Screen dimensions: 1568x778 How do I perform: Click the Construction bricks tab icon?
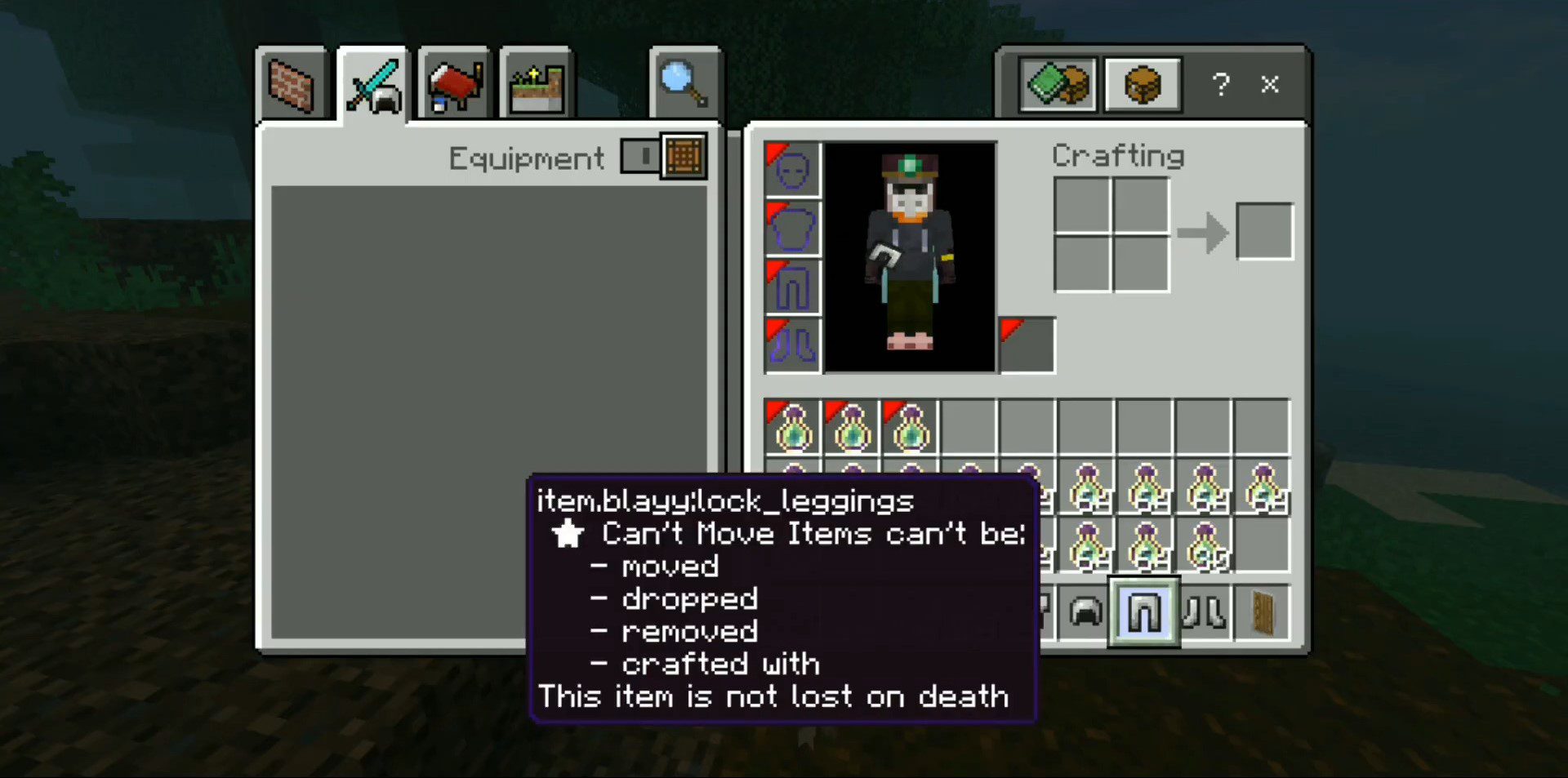point(292,83)
